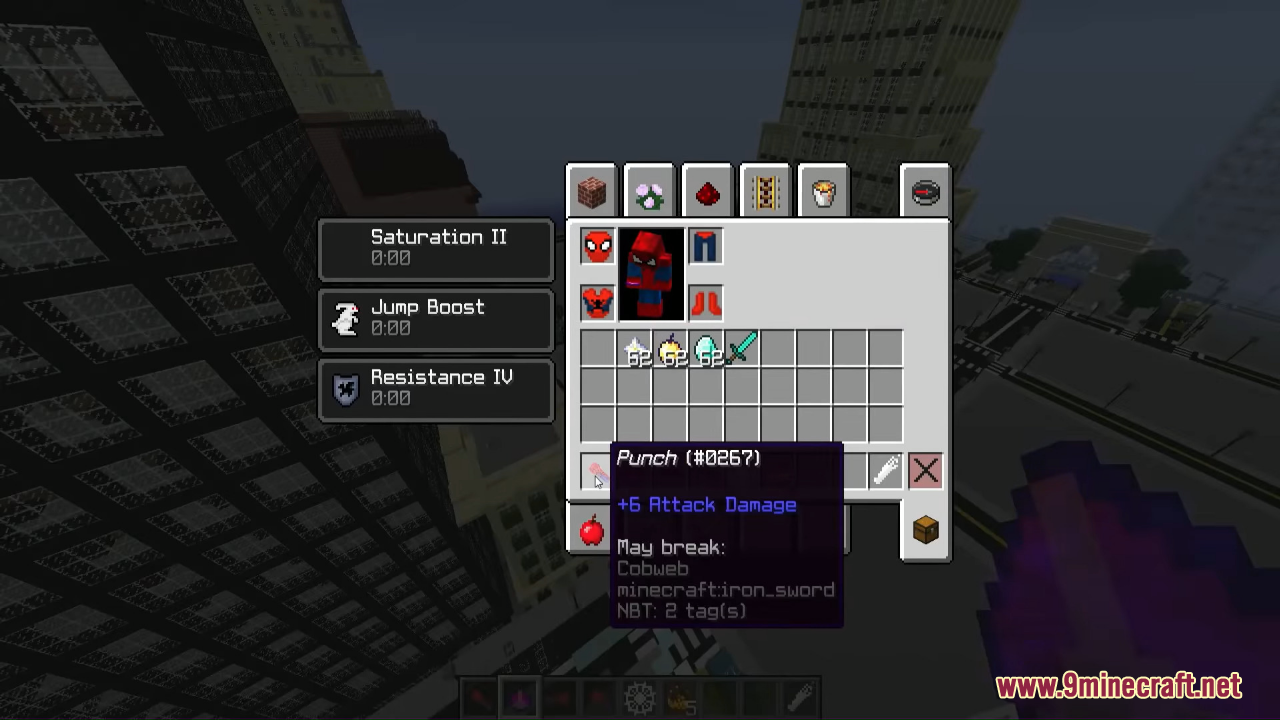
Task: Open the lava bucket tab
Action: [x=823, y=191]
